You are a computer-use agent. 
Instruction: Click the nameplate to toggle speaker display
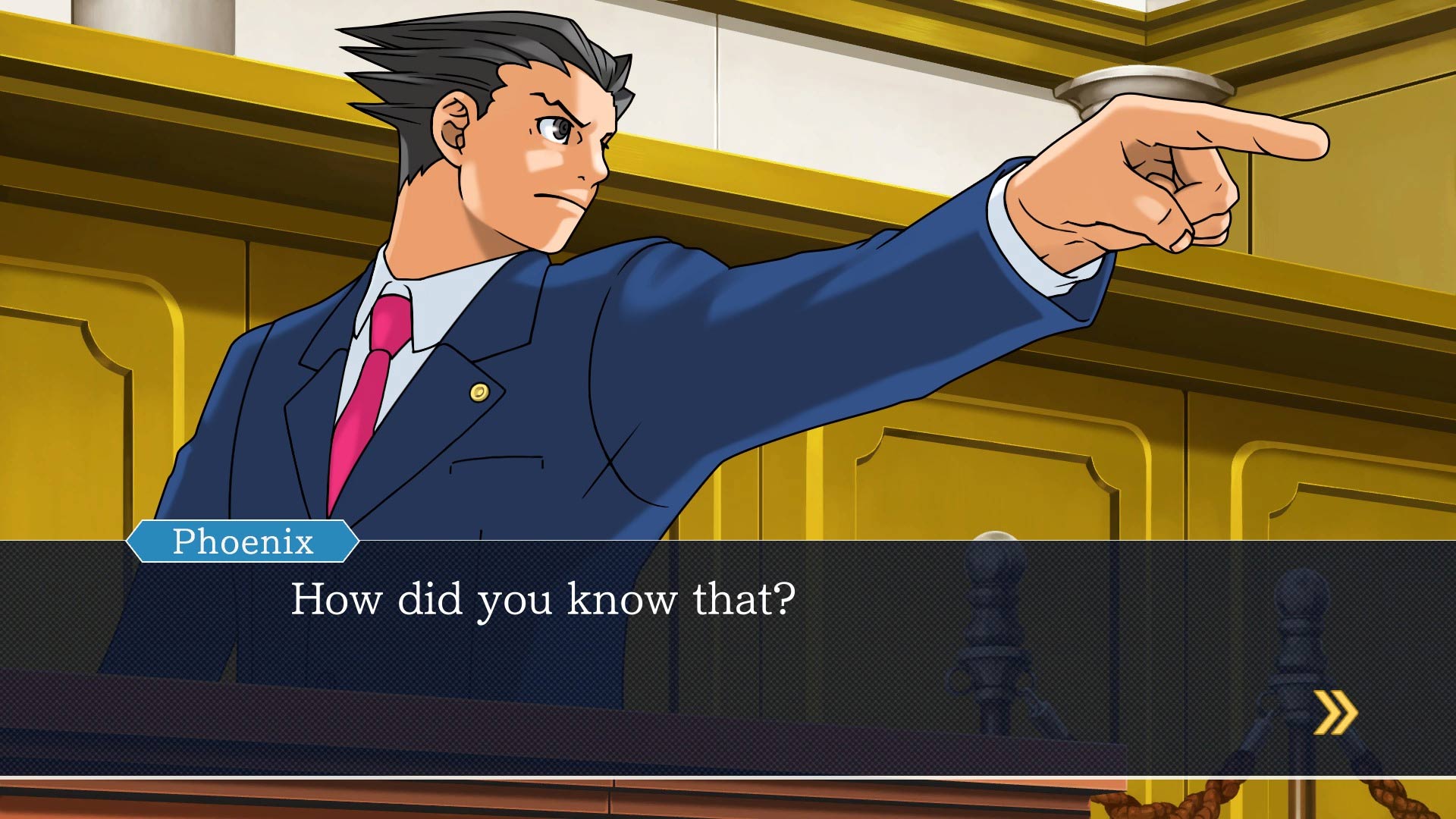pyautogui.click(x=243, y=541)
